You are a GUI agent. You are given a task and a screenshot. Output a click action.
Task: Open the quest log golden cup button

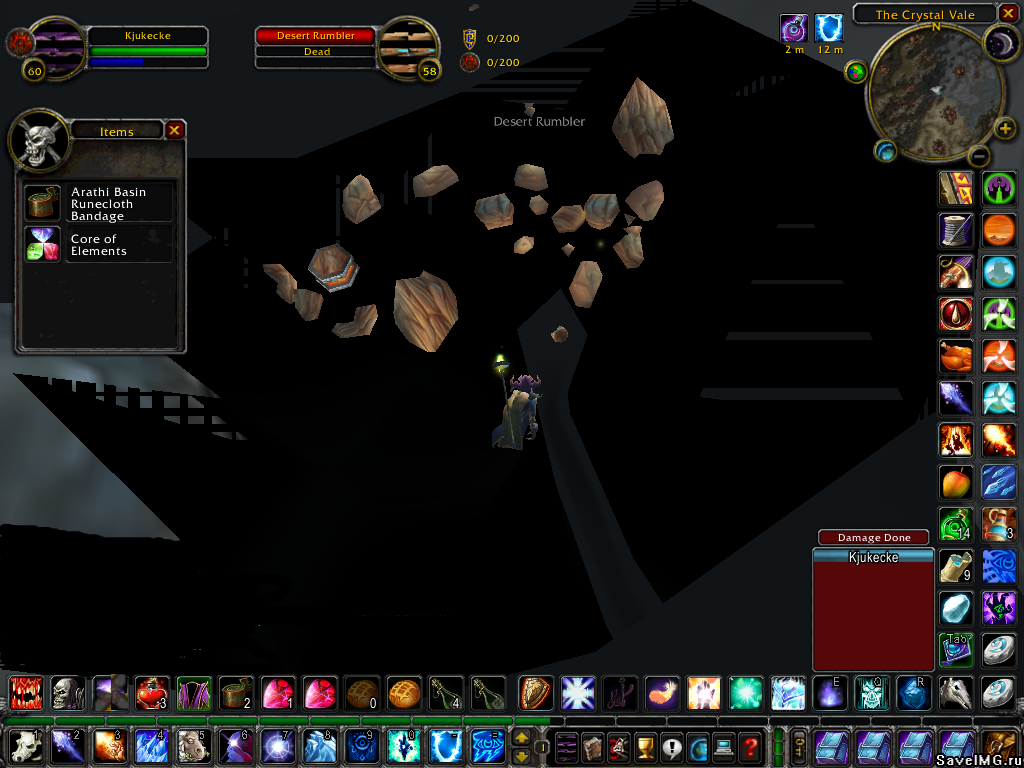point(645,746)
